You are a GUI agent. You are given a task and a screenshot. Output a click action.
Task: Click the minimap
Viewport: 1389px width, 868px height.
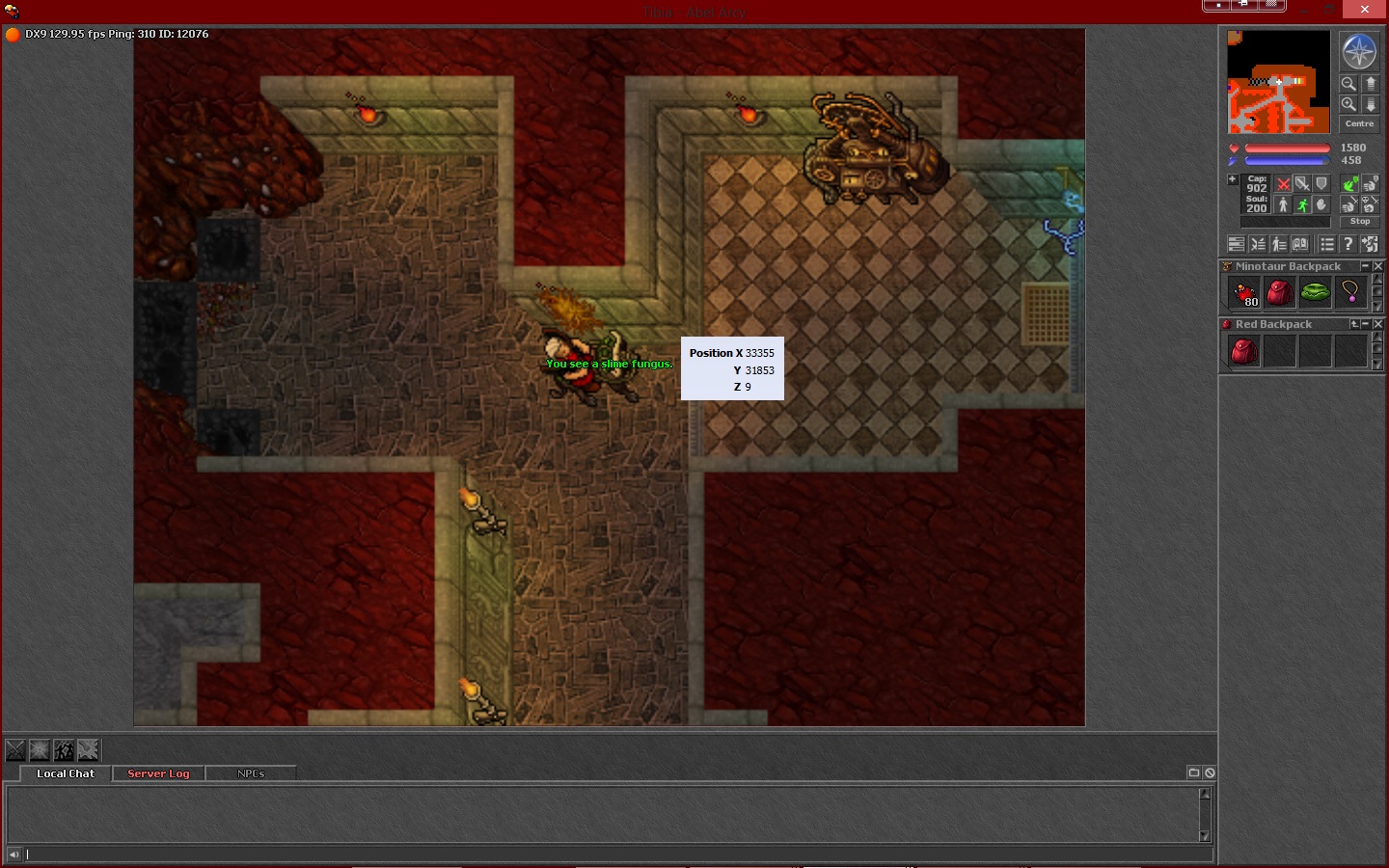[x=1278, y=82]
